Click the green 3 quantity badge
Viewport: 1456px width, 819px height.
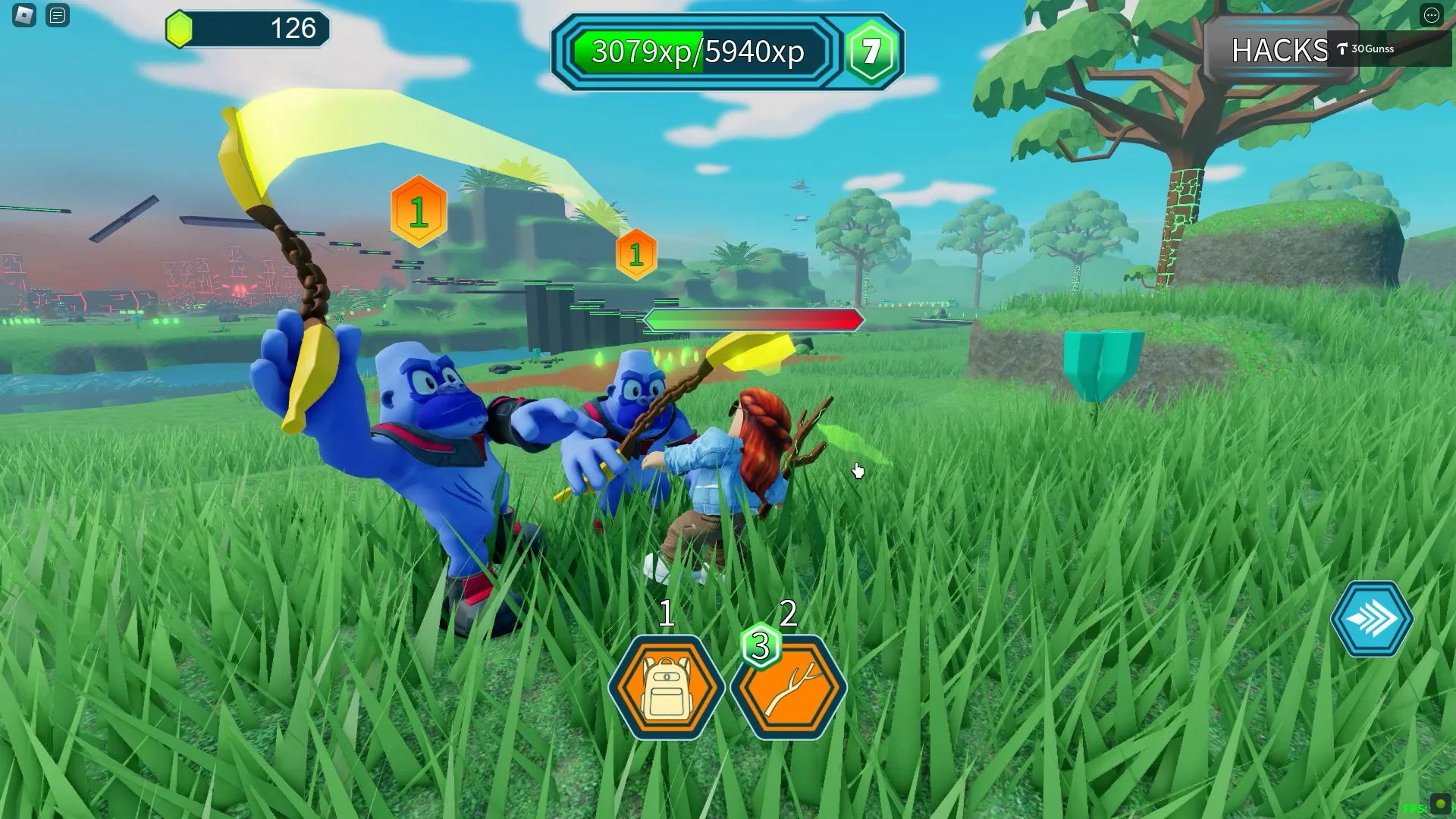click(x=760, y=647)
